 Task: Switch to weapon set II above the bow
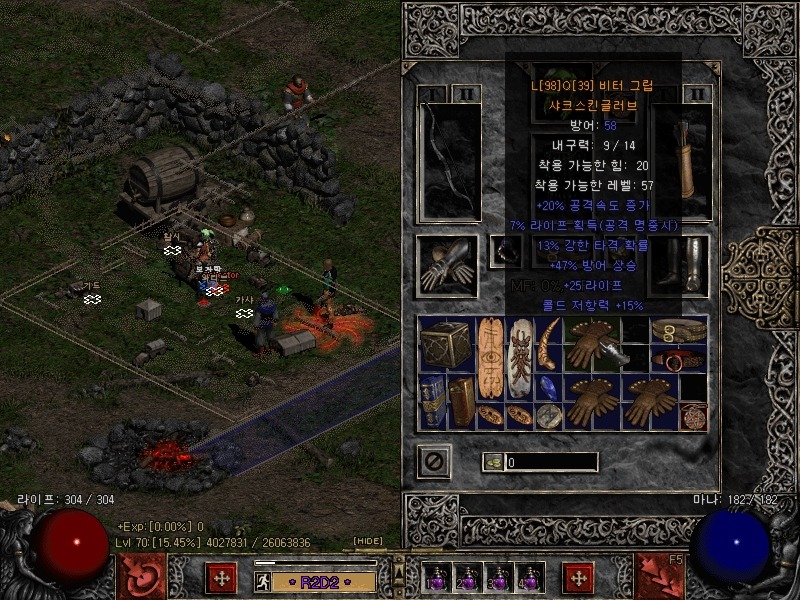click(x=468, y=94)
